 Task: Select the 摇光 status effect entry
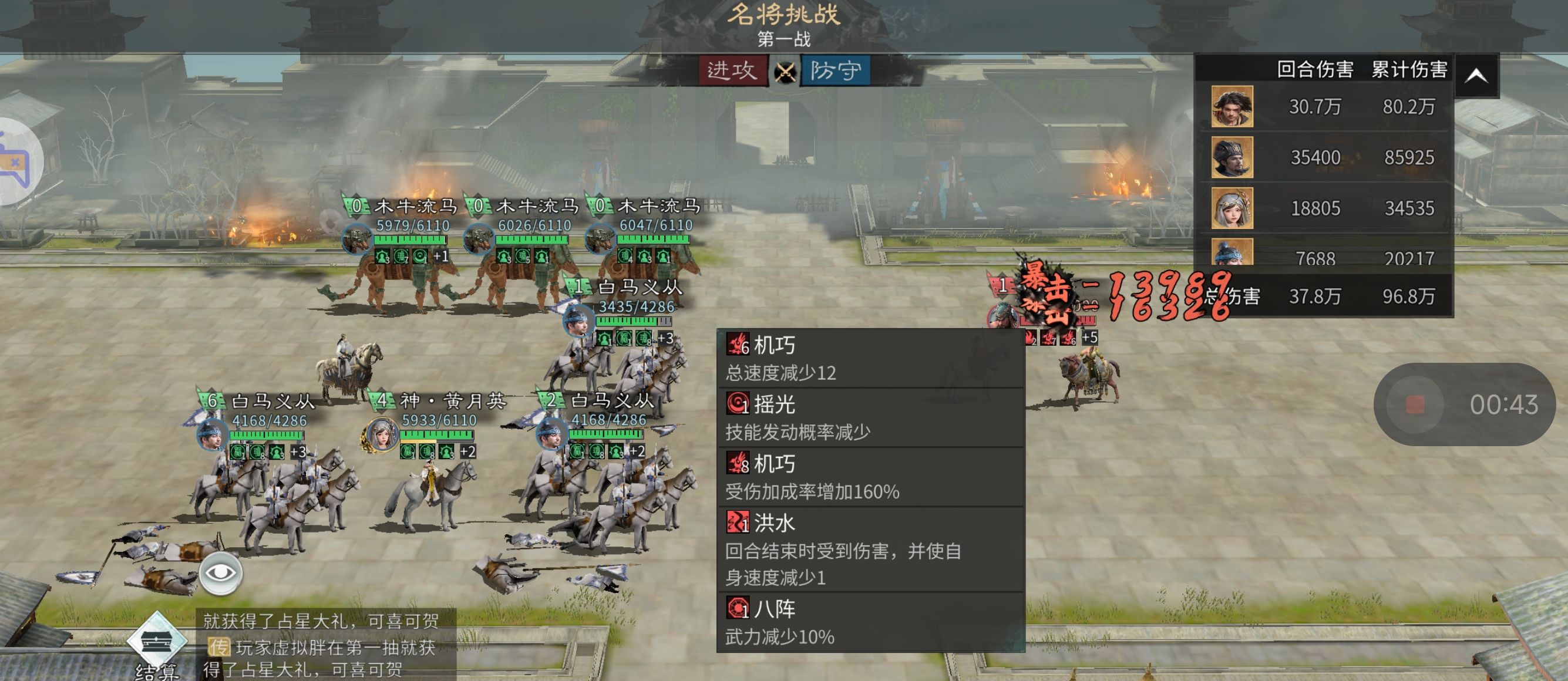pos(870,417)
